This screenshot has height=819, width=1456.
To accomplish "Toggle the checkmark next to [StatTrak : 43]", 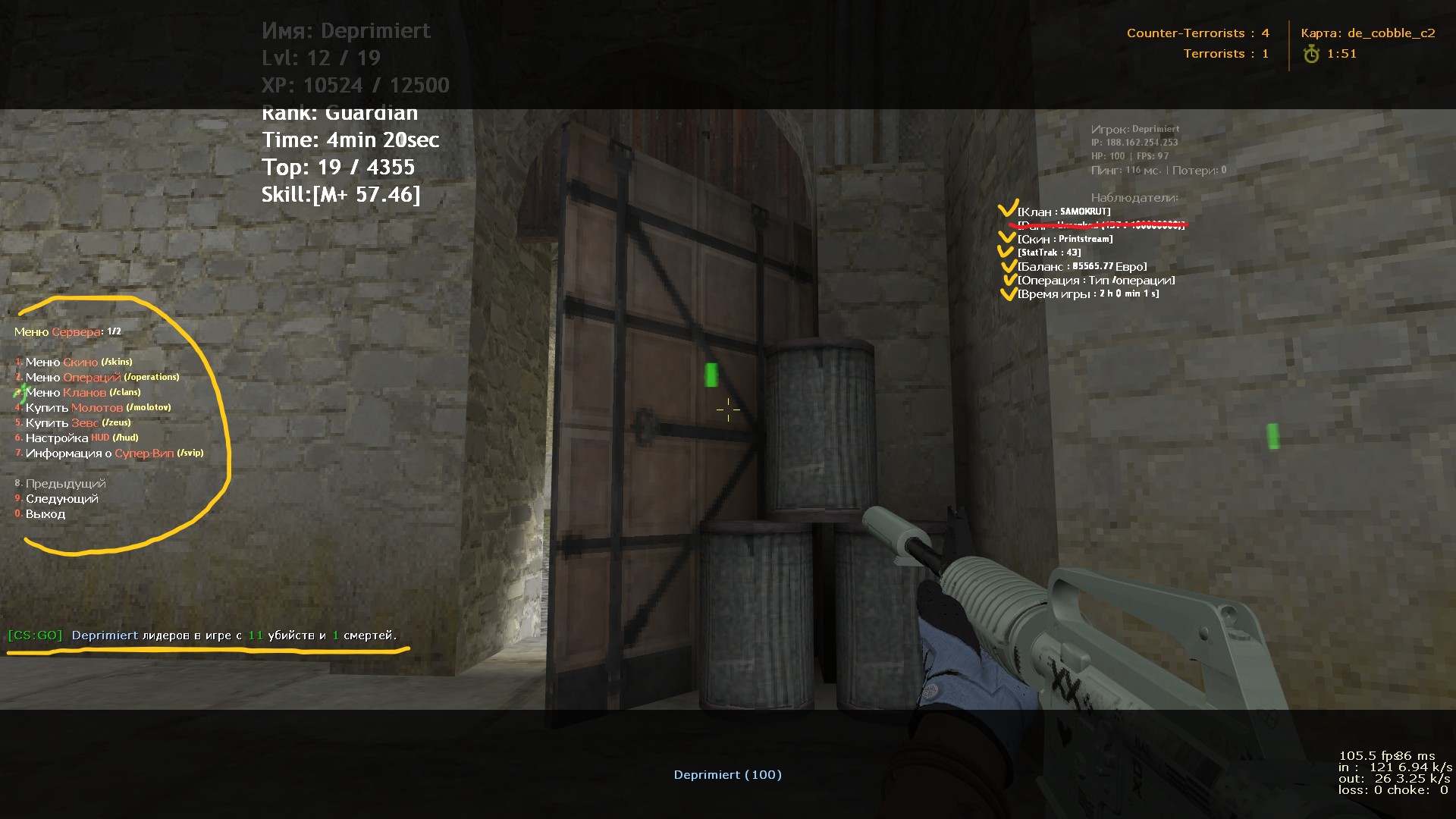I will click(1008, 251).
